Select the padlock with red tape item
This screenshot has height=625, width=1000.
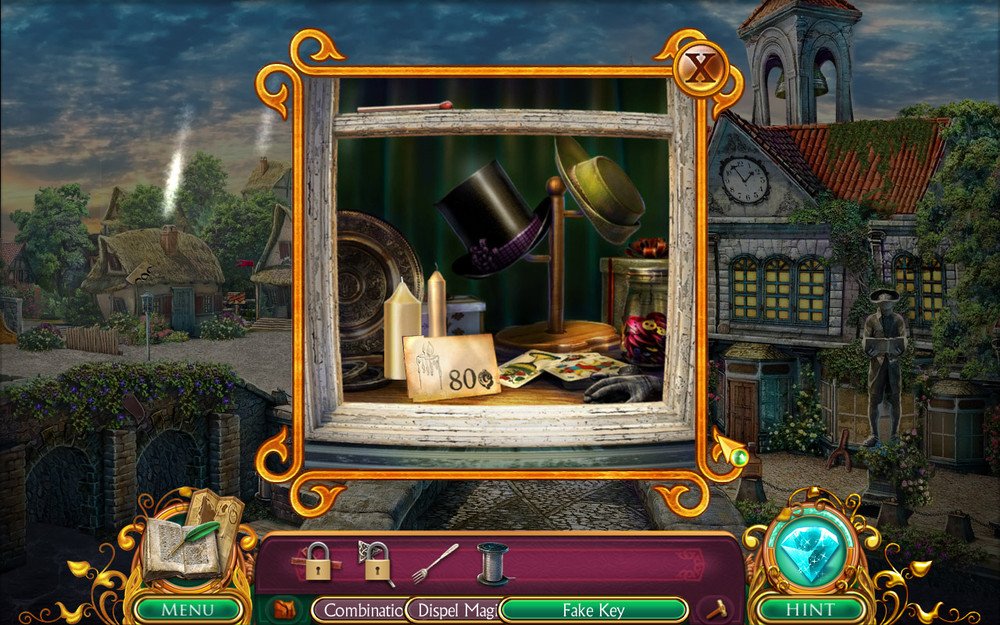coord(319,562)
